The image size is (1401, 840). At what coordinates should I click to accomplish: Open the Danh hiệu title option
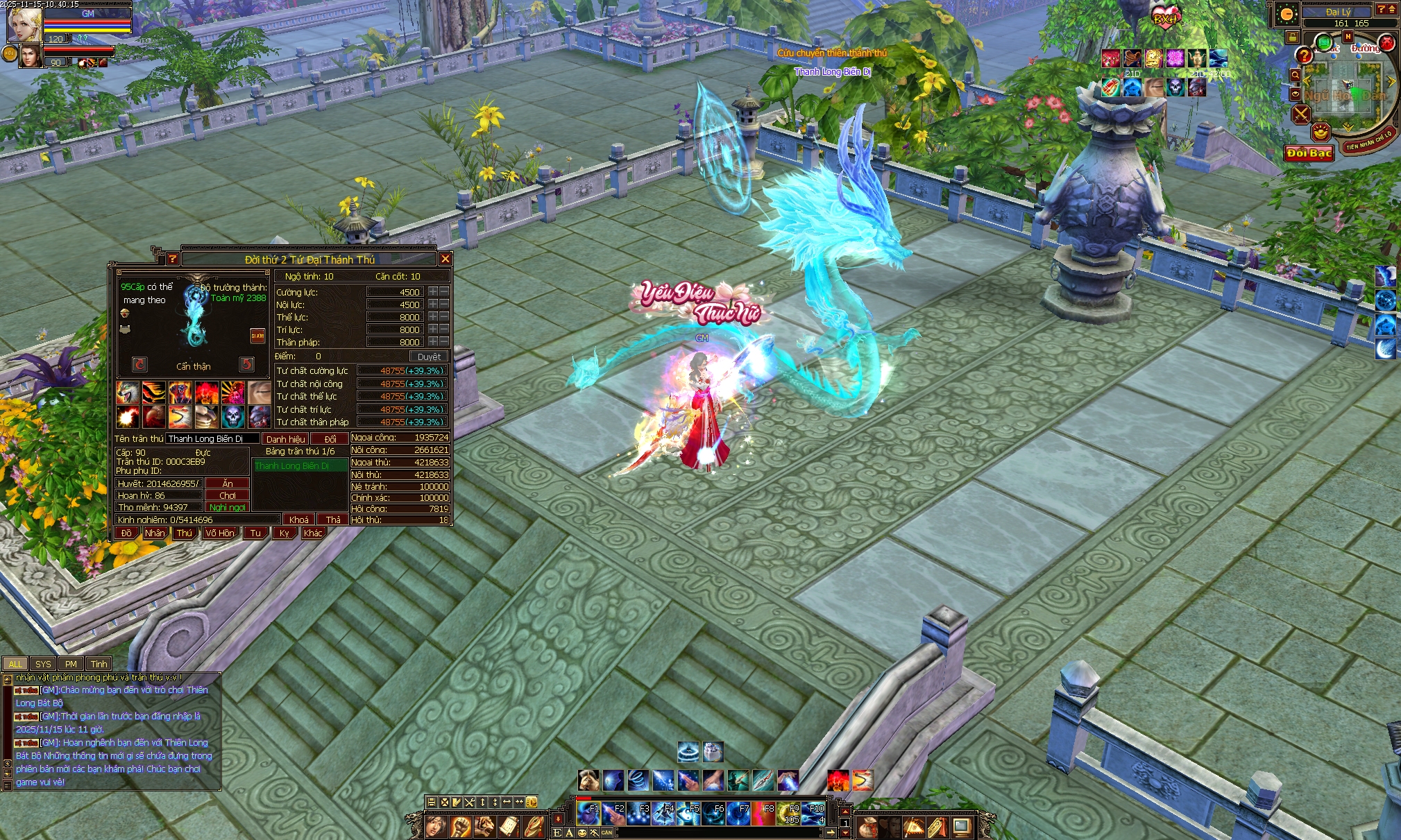tap(285, 439)
